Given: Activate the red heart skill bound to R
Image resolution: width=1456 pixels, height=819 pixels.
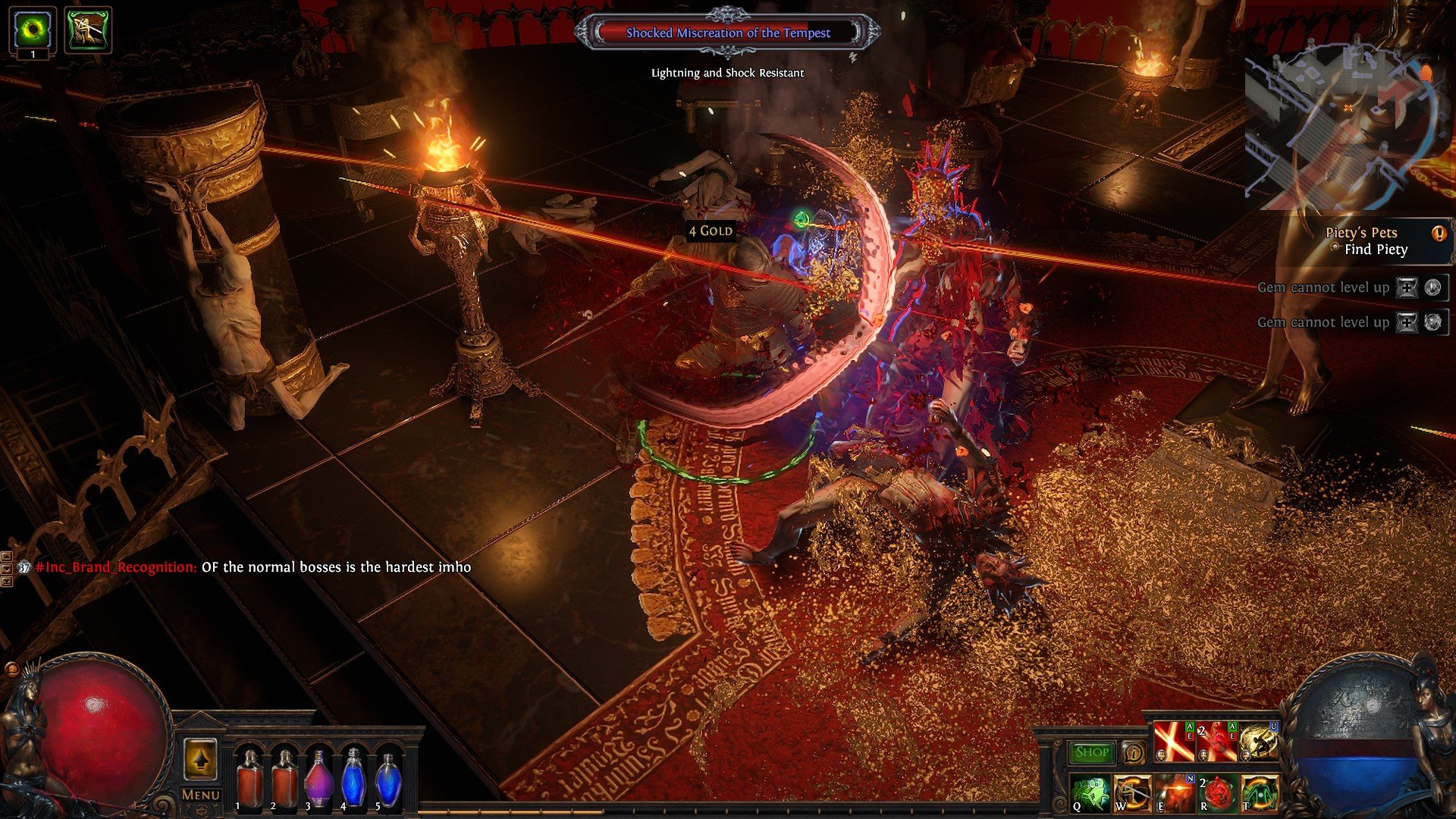Looking at the screenshot, I should tap(1216, 792).
